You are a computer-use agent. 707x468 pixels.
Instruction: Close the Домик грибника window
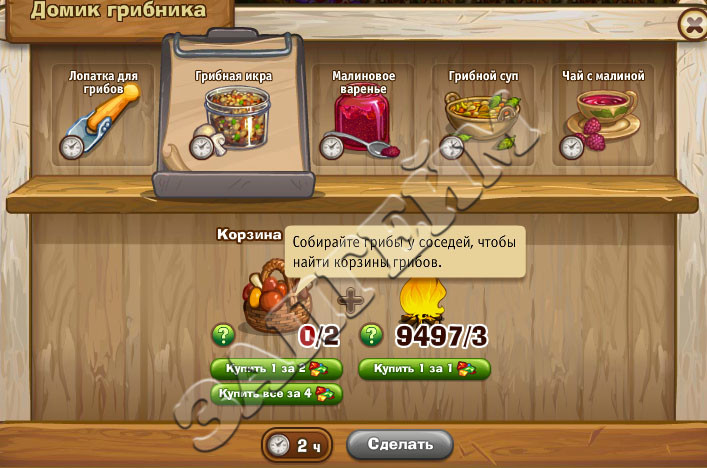(x=691, y=27)
